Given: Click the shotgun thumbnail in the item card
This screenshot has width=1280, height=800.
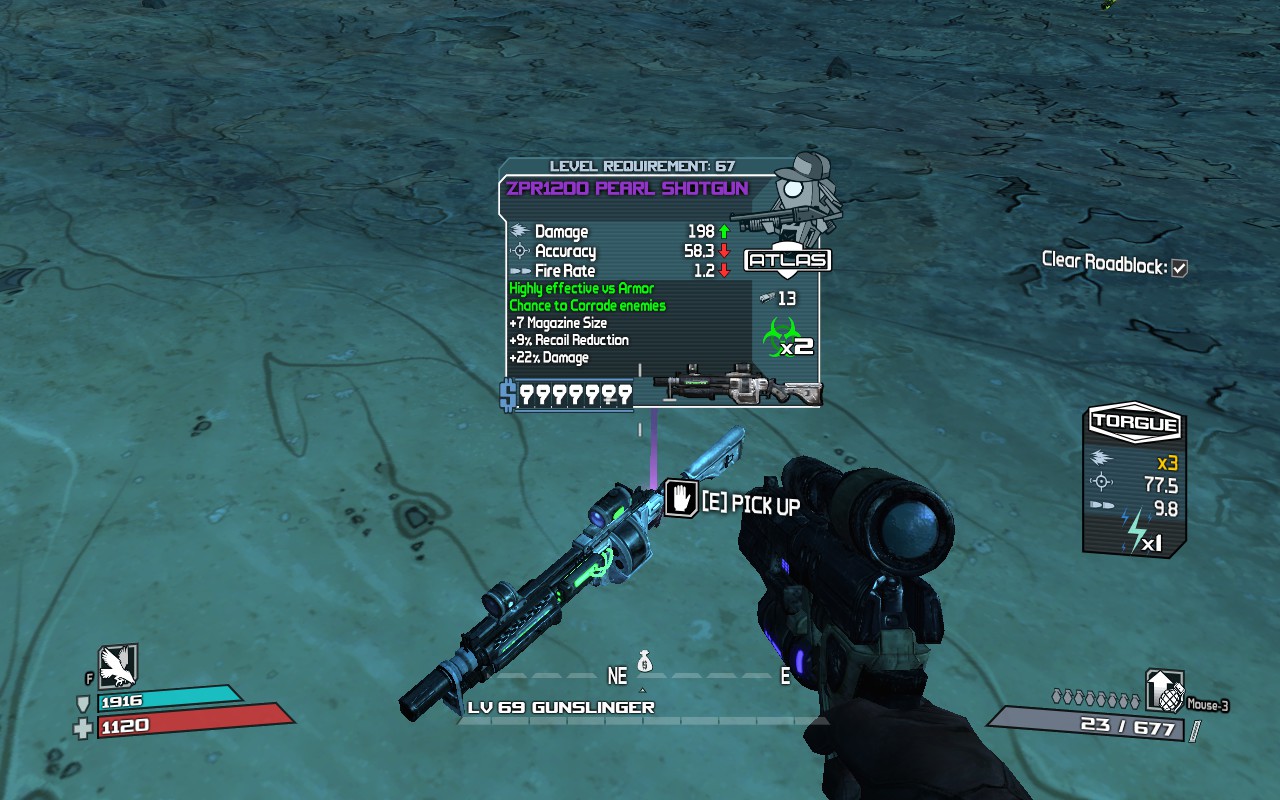Looking at the screenshot, I should (735, 387).
